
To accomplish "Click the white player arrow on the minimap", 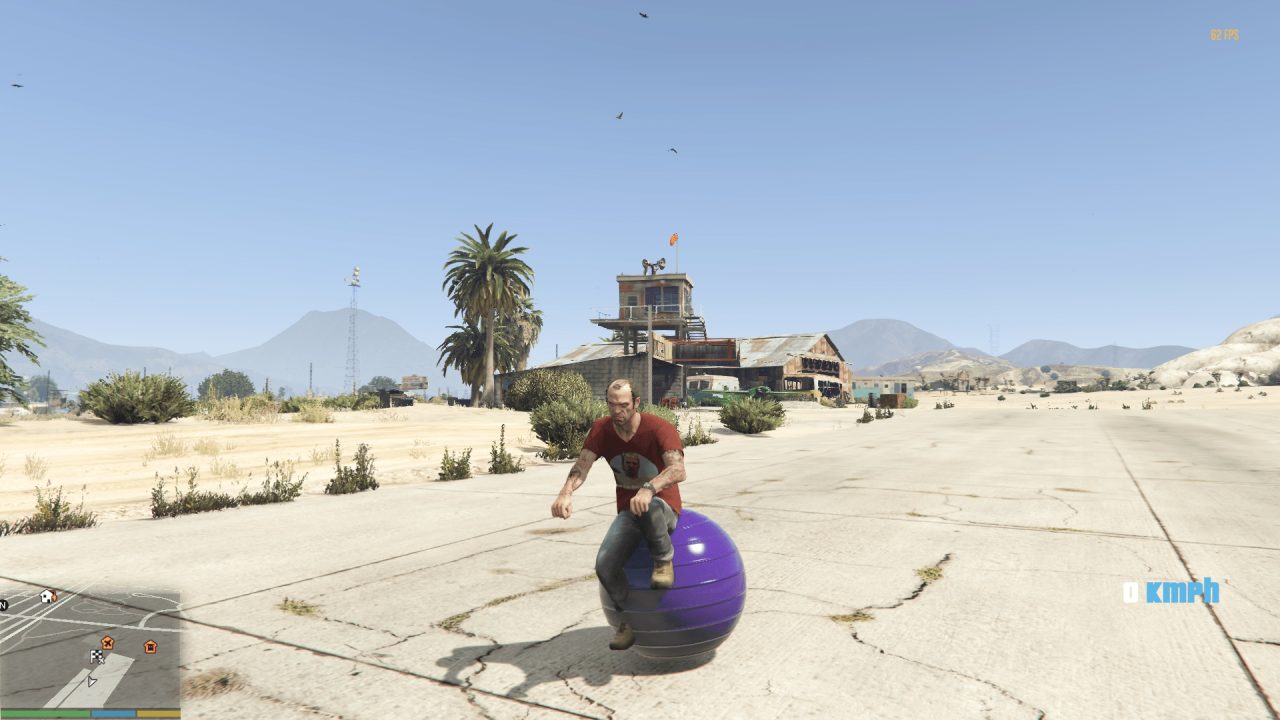I will coord(92,681).
